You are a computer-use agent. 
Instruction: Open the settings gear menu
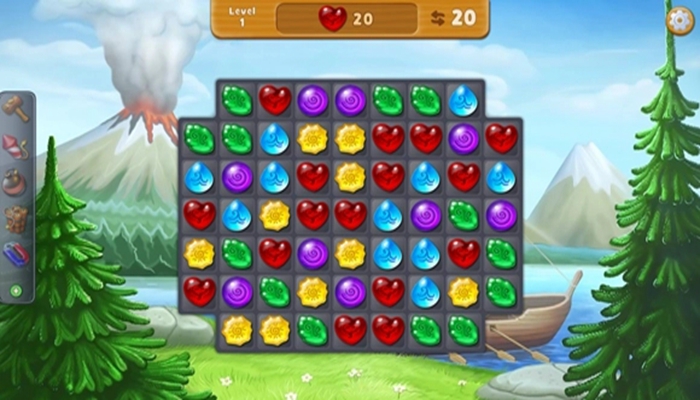679,18
